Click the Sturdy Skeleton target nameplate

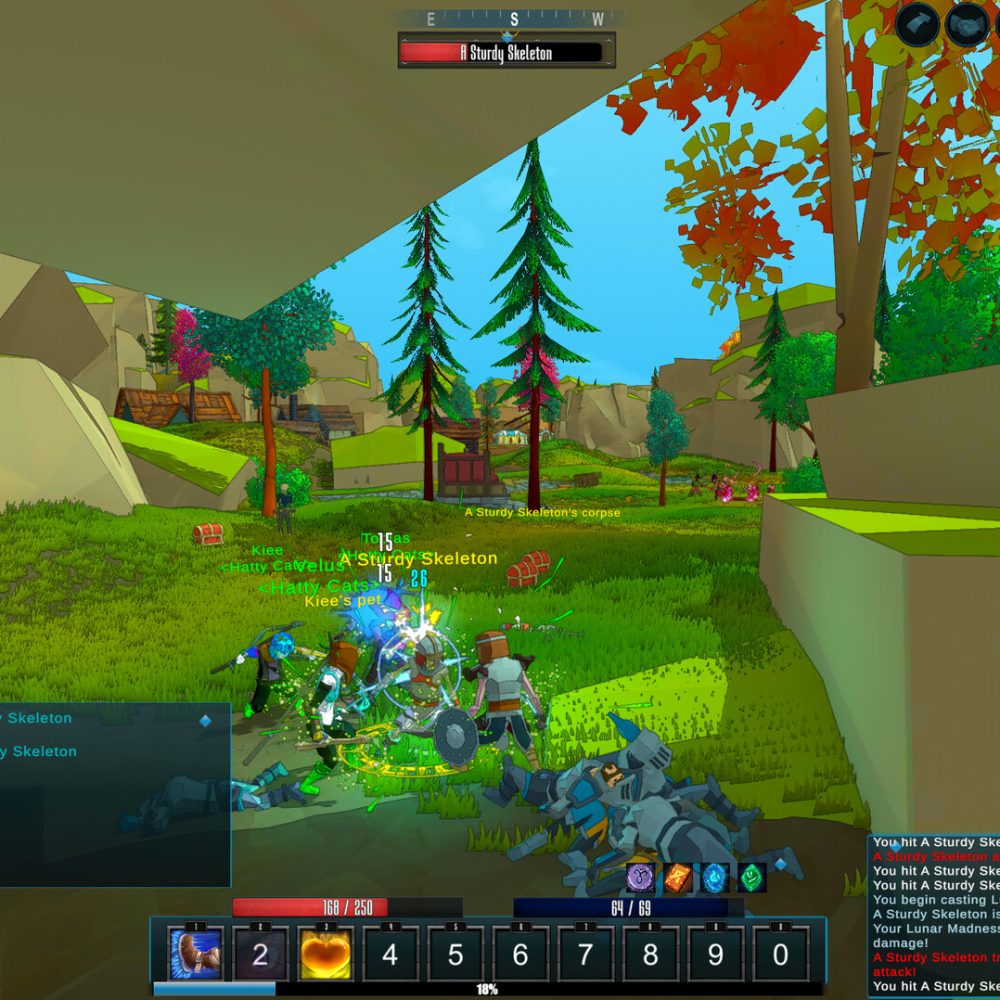pyautogui.click(x=506, y=52)
